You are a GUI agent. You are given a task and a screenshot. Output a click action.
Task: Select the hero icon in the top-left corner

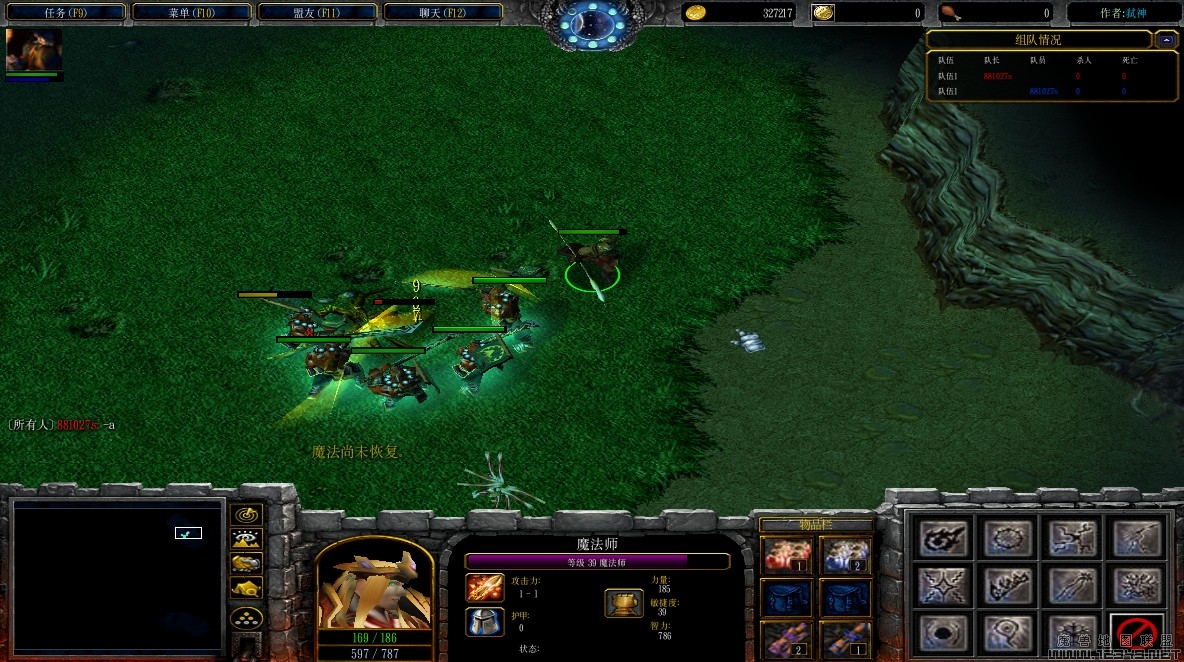tap(34, 50)
